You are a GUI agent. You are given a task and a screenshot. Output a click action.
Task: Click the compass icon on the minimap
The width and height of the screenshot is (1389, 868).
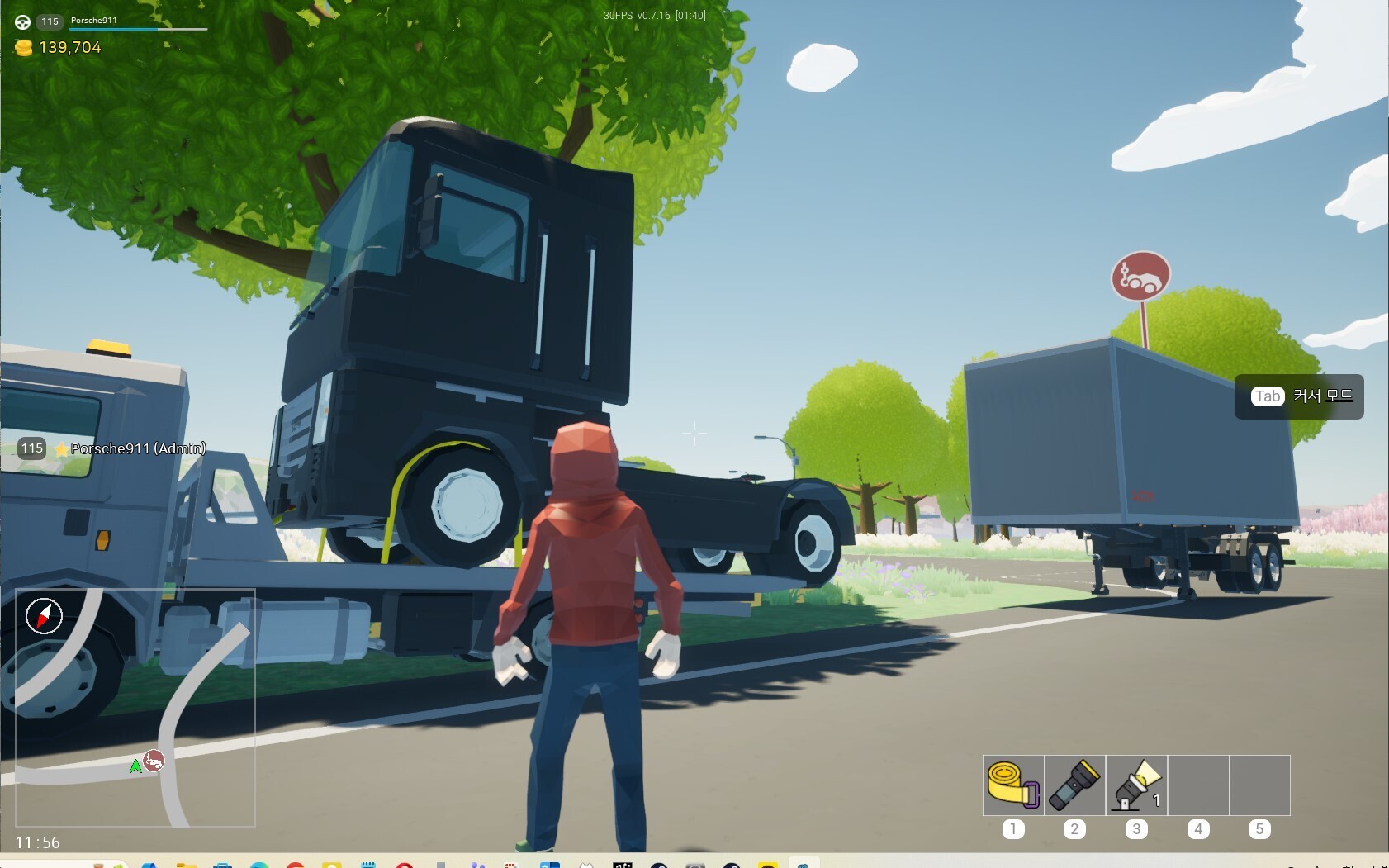(x=45, y=616)
